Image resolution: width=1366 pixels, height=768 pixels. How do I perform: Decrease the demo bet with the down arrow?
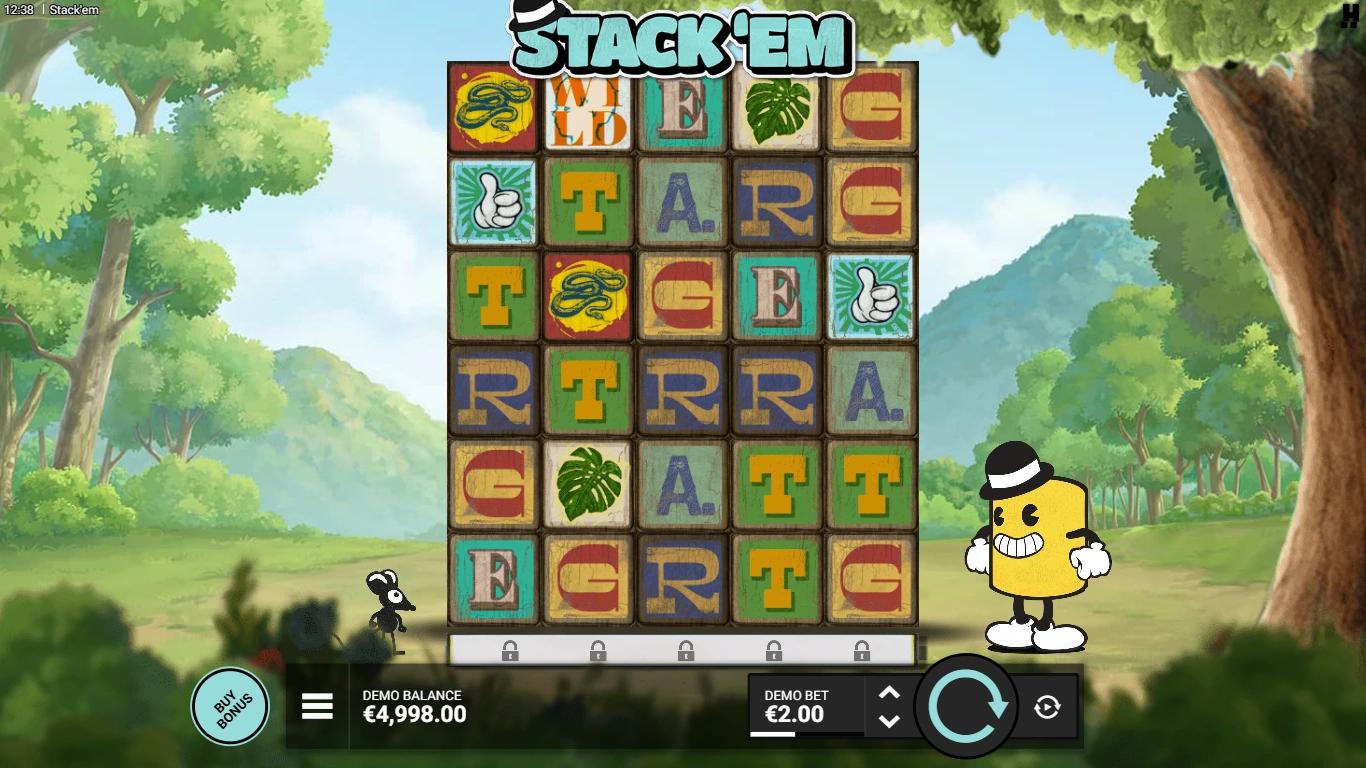tap(889, 721)
